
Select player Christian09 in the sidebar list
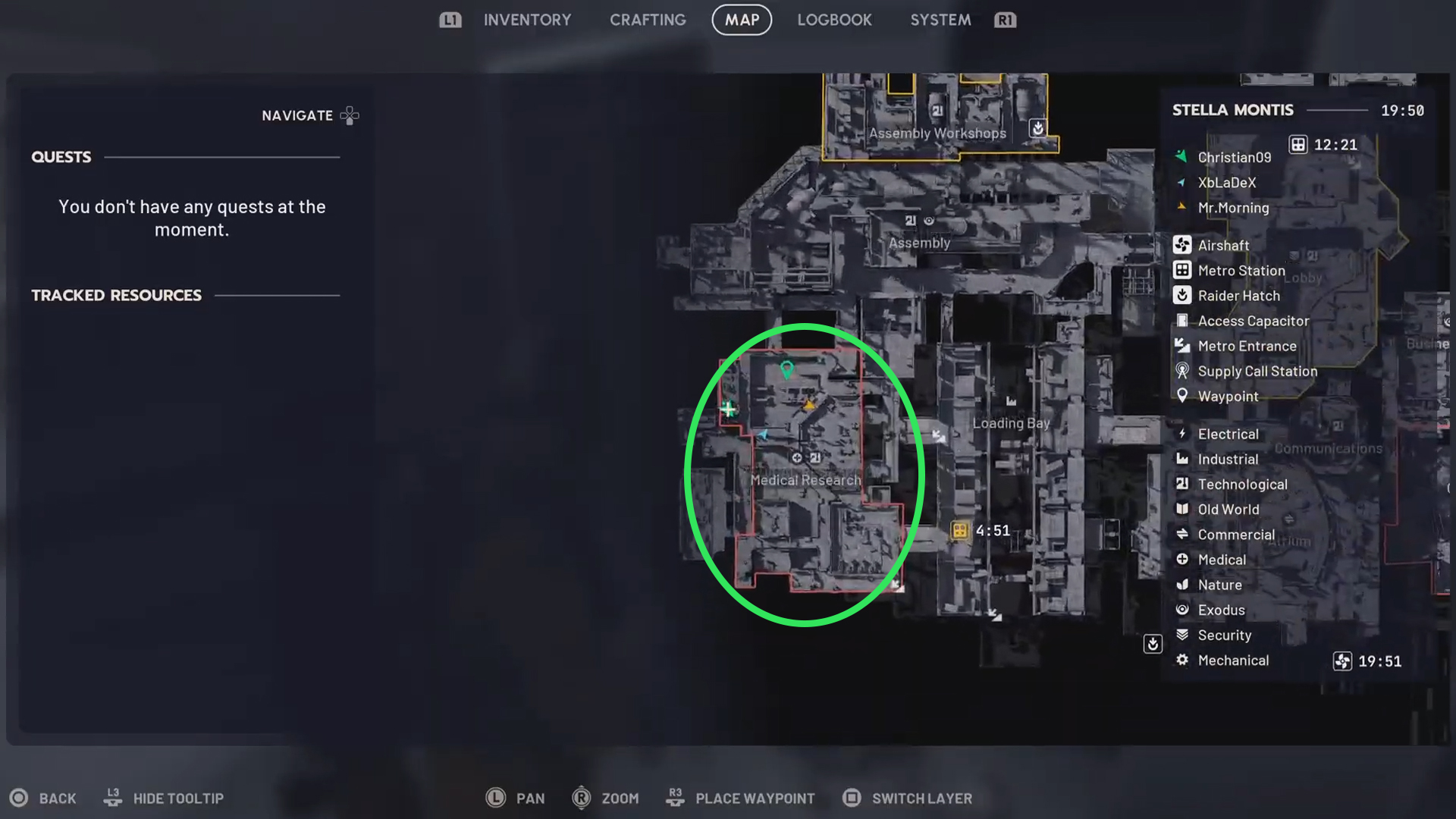coord(1234,157)
